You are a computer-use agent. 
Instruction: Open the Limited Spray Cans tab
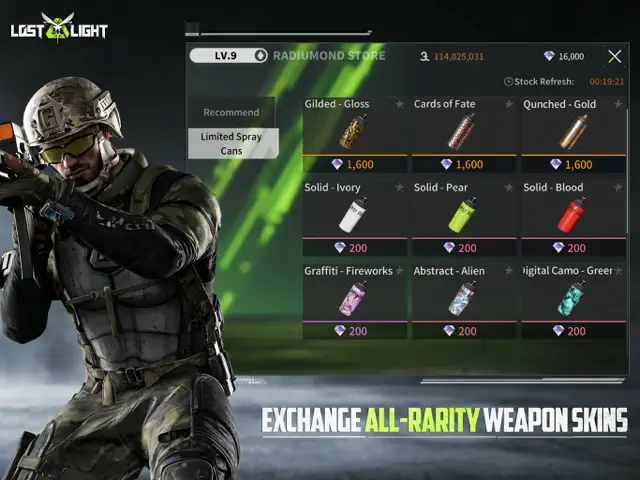click(231, 143)
